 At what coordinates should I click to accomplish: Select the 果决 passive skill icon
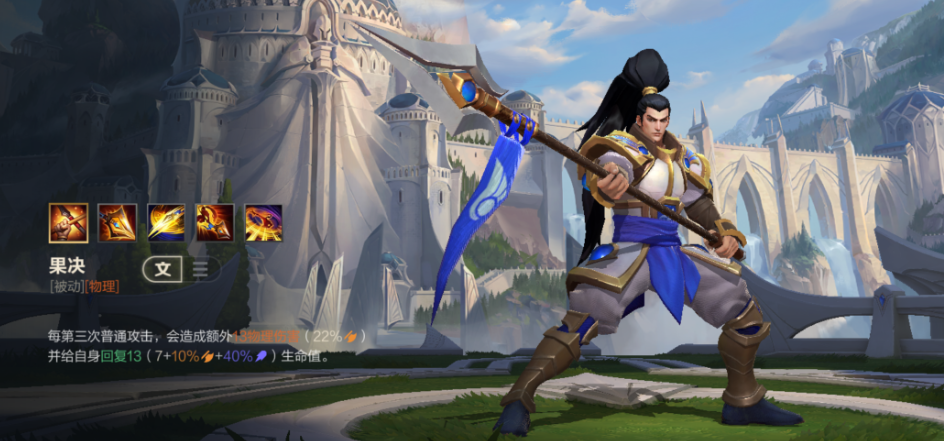(69, 223)
